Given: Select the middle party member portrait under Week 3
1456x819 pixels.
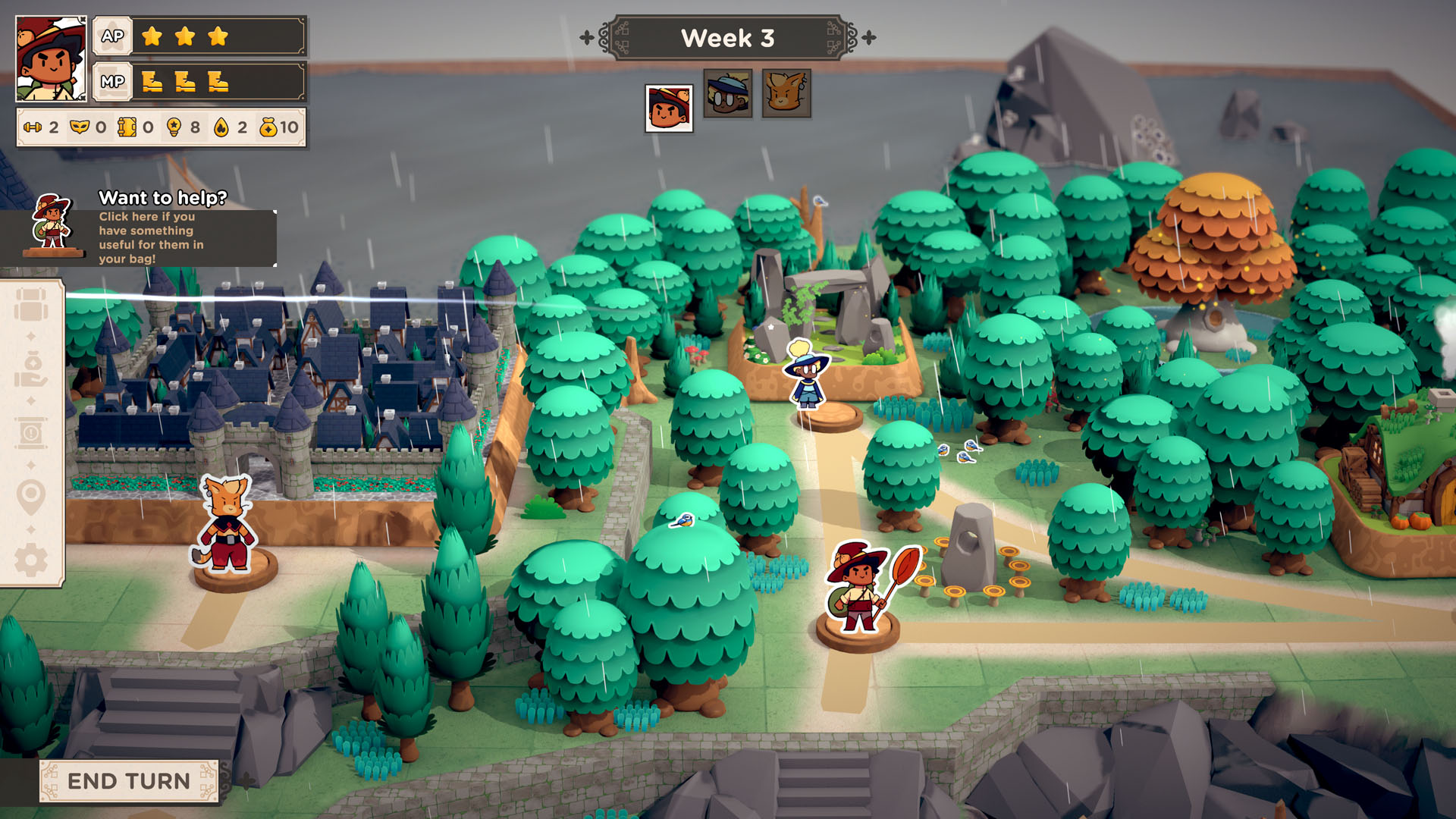Looking at the screenshot, I should coord(728,95).
